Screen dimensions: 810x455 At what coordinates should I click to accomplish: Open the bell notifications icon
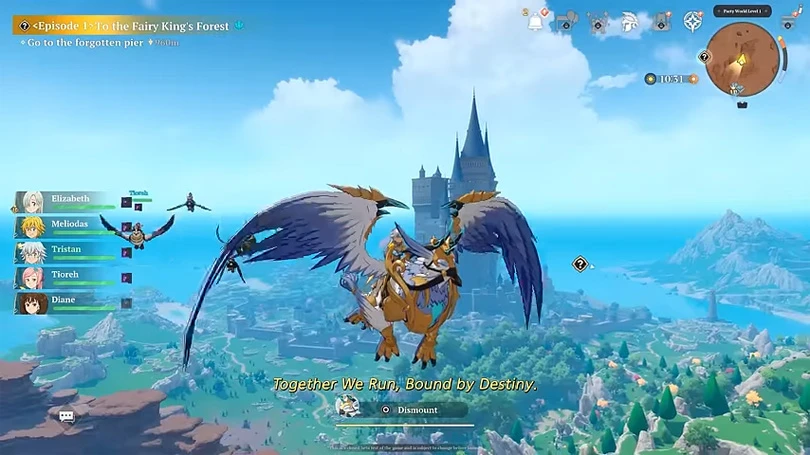coord(534,19)
